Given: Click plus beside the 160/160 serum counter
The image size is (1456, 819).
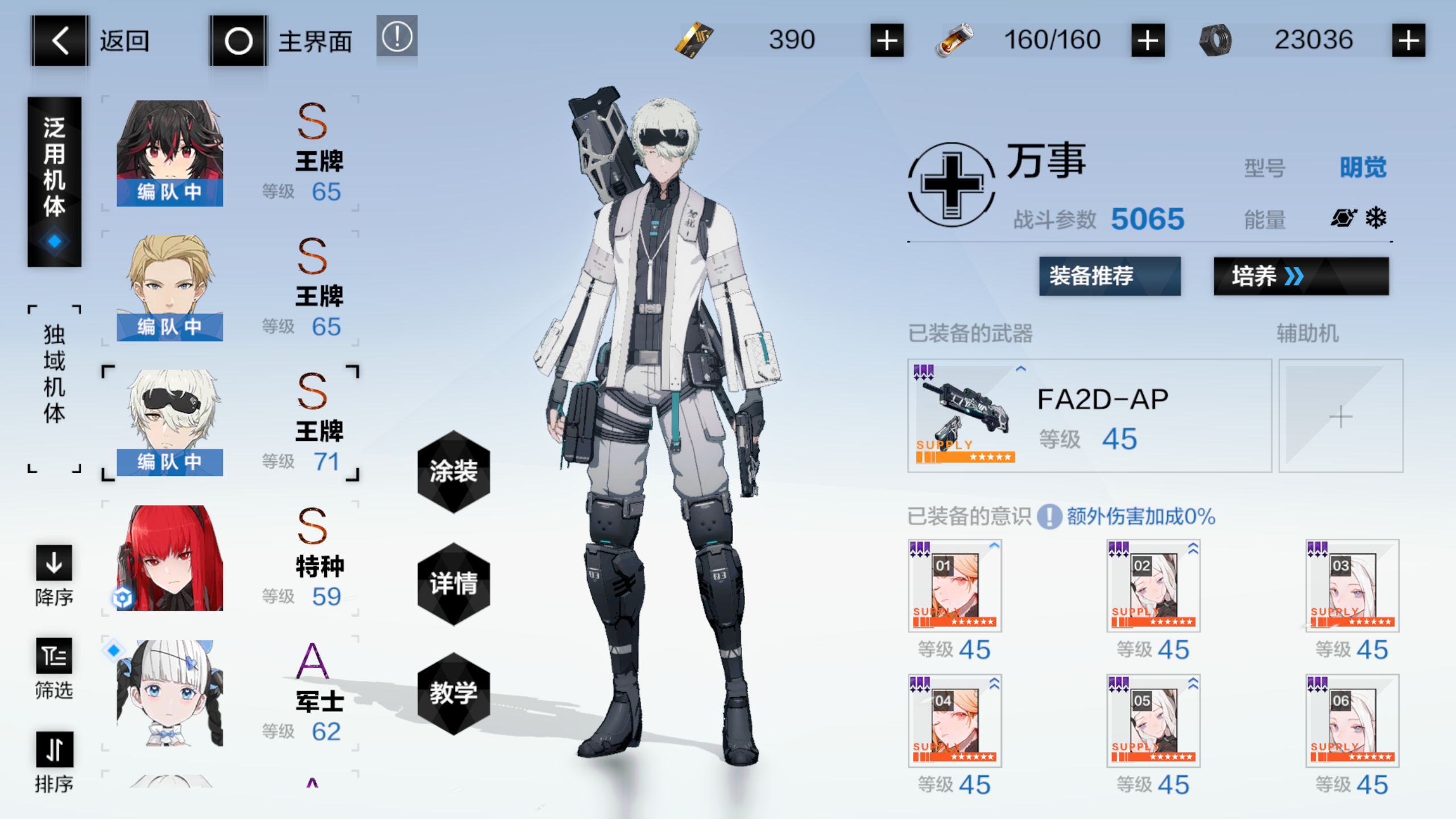Looking at the screenshot, I should [1147, 40].
